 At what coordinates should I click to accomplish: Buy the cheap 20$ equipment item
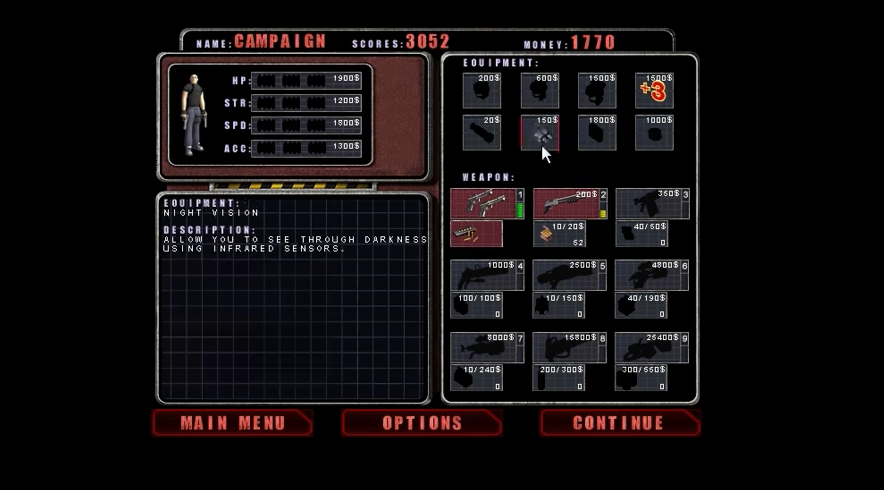pyautogui.click(x=482, y=133)
